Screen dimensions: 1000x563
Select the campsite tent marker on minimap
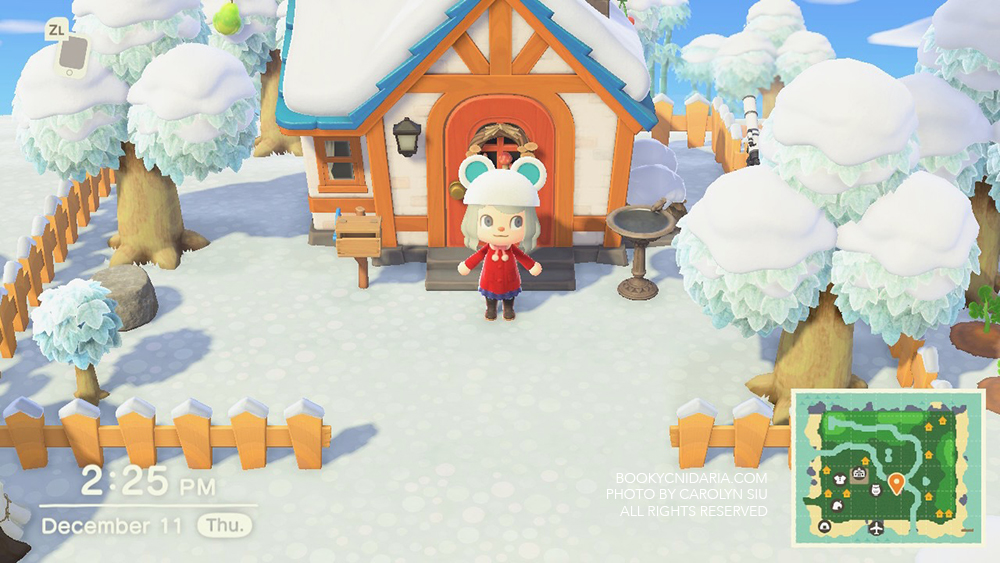(825, 527)
